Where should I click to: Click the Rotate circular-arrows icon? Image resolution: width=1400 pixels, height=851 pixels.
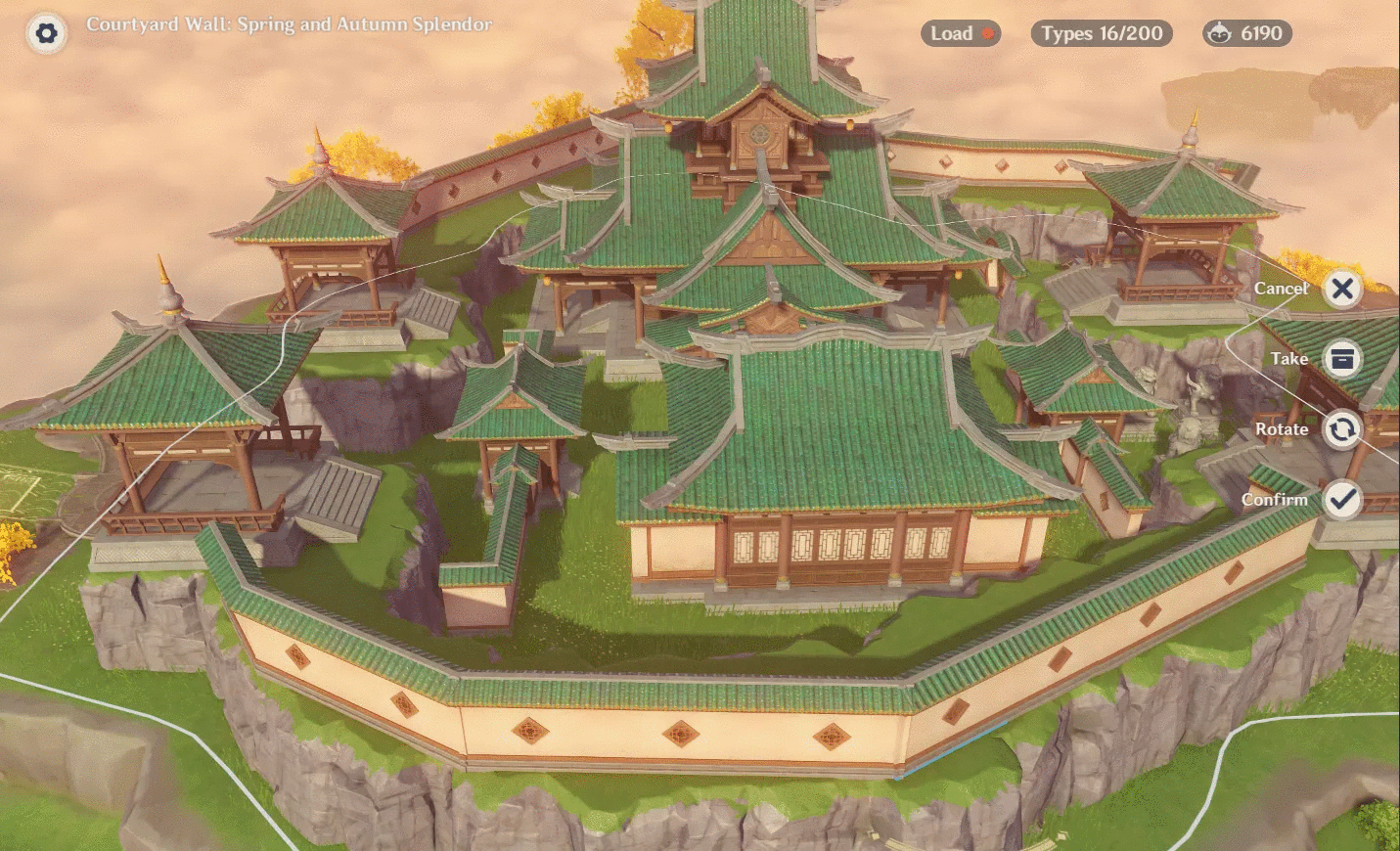click(1342, 429)
